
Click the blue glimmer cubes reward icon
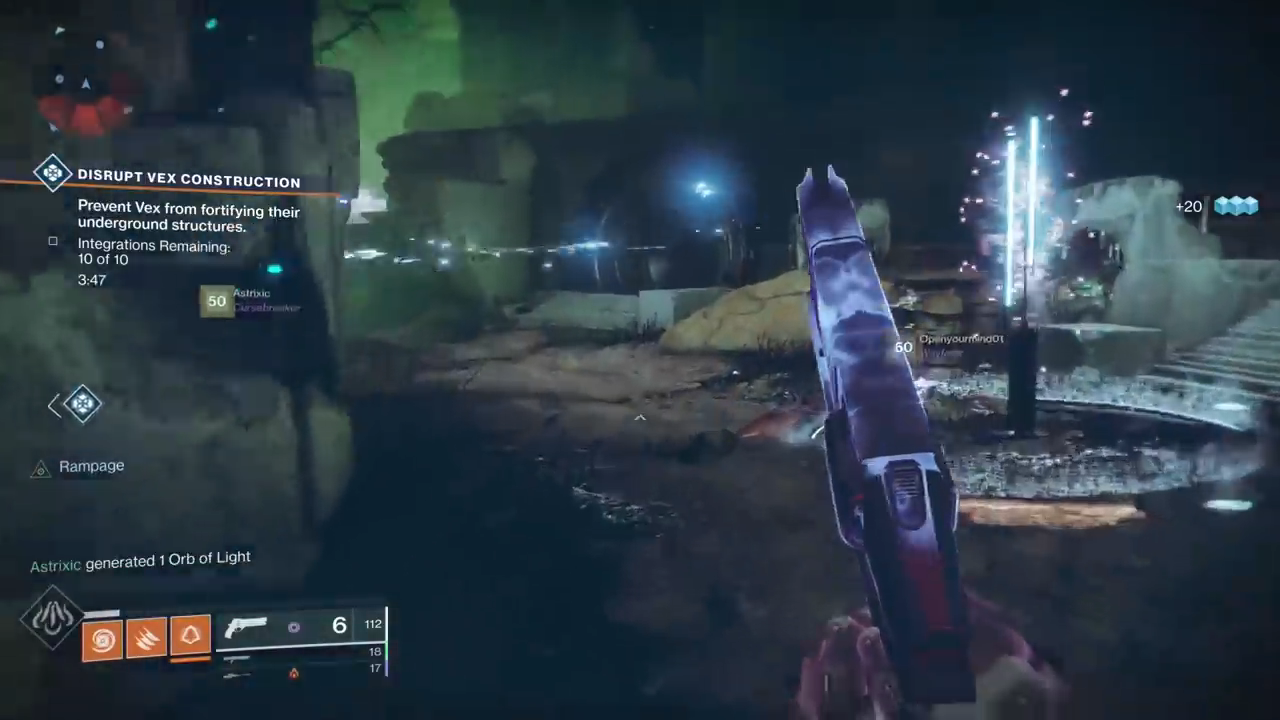1235,206
